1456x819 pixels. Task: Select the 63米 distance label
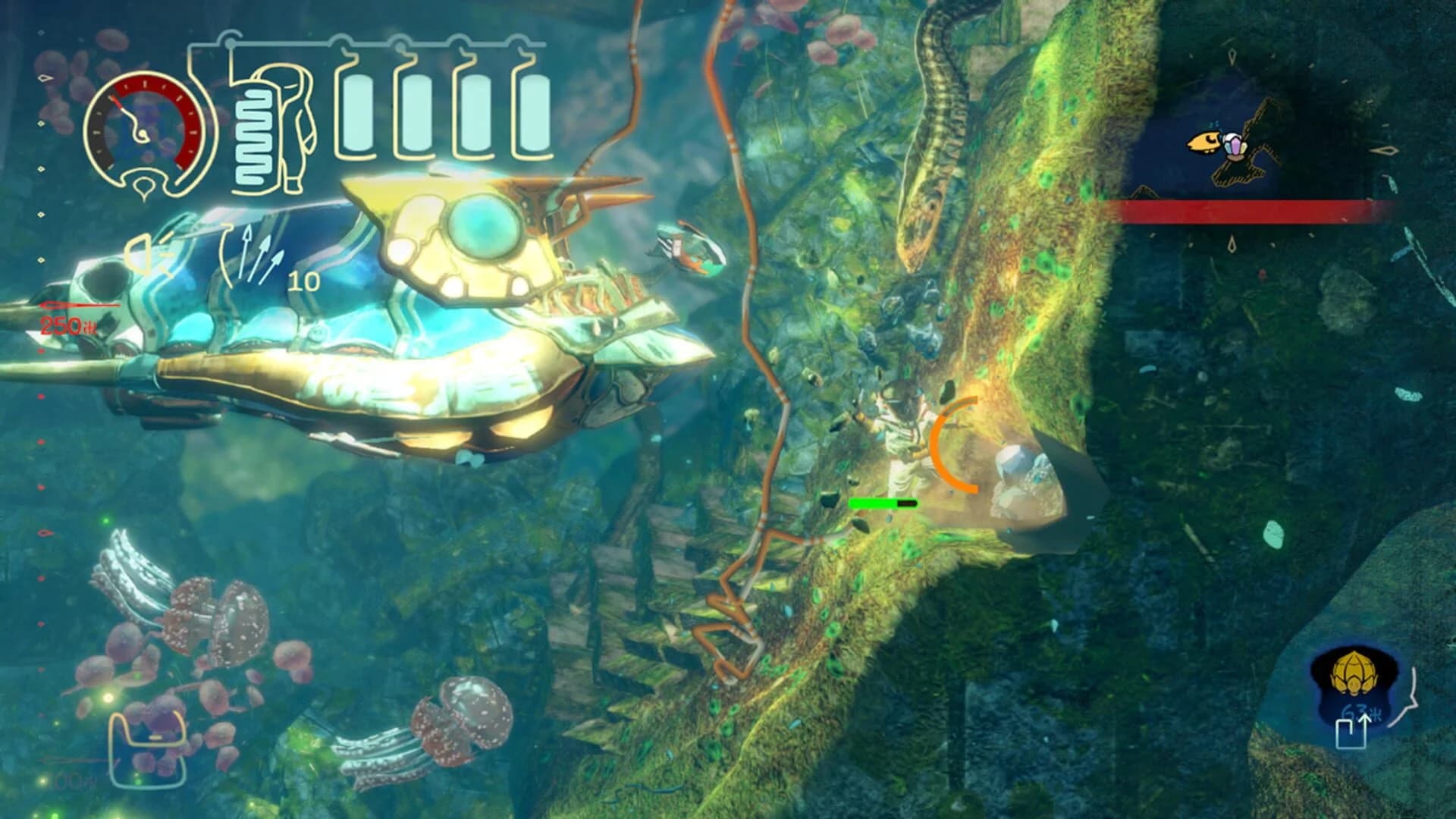pos(1360,711)
